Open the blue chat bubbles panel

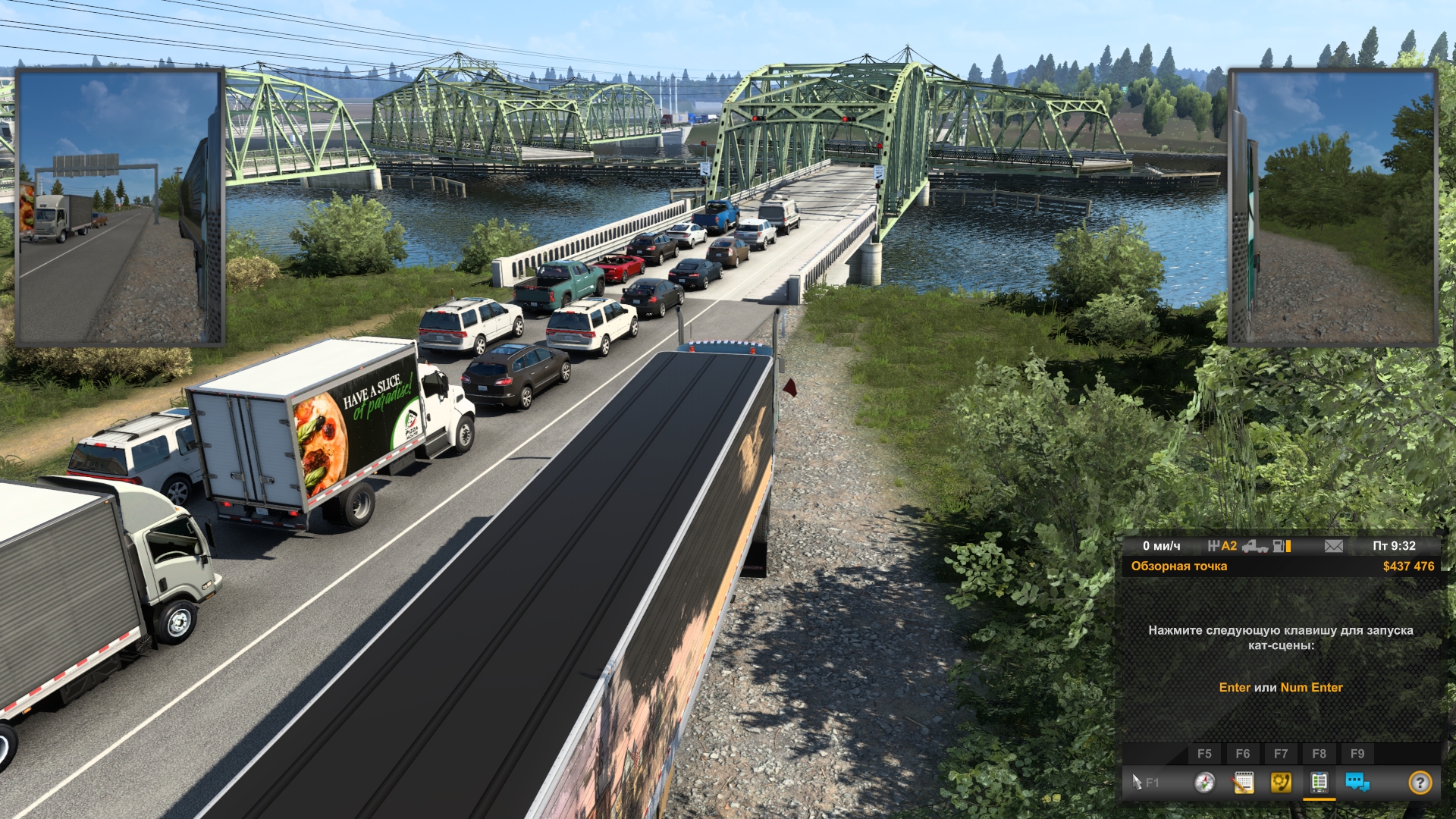click(1357, 782)
